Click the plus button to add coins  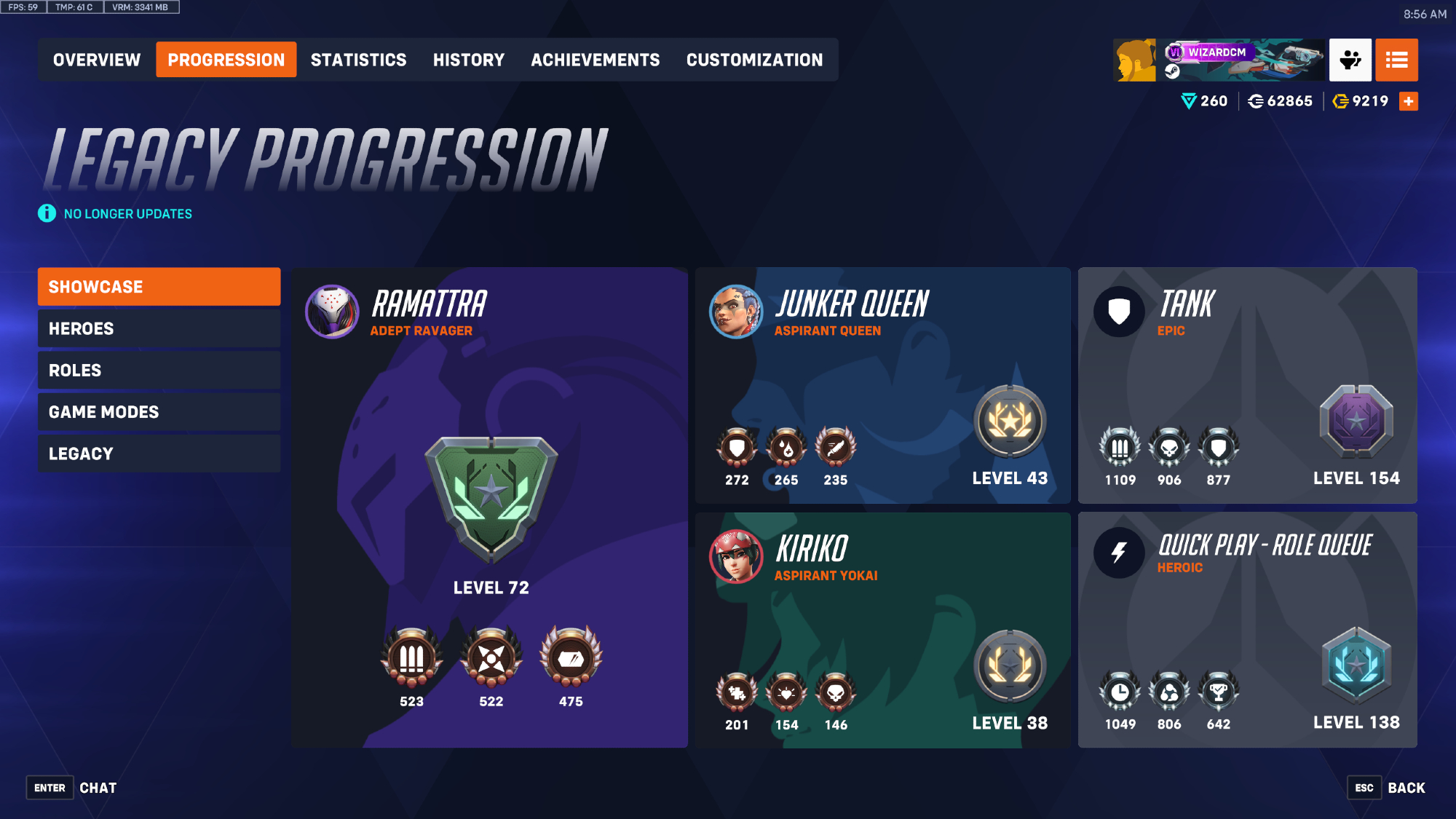point(1409,101)
